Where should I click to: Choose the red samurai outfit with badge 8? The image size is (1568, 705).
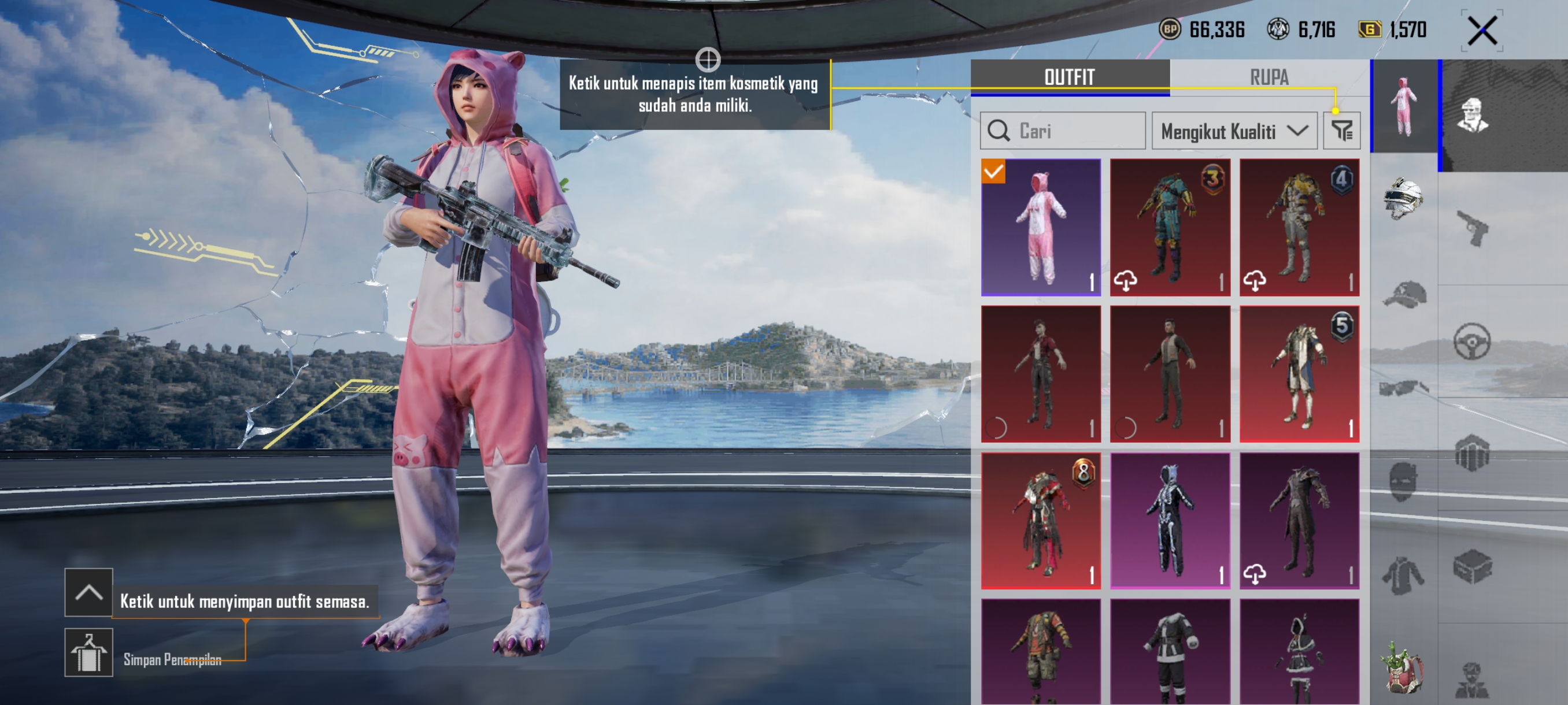[x=1040, y=520]
